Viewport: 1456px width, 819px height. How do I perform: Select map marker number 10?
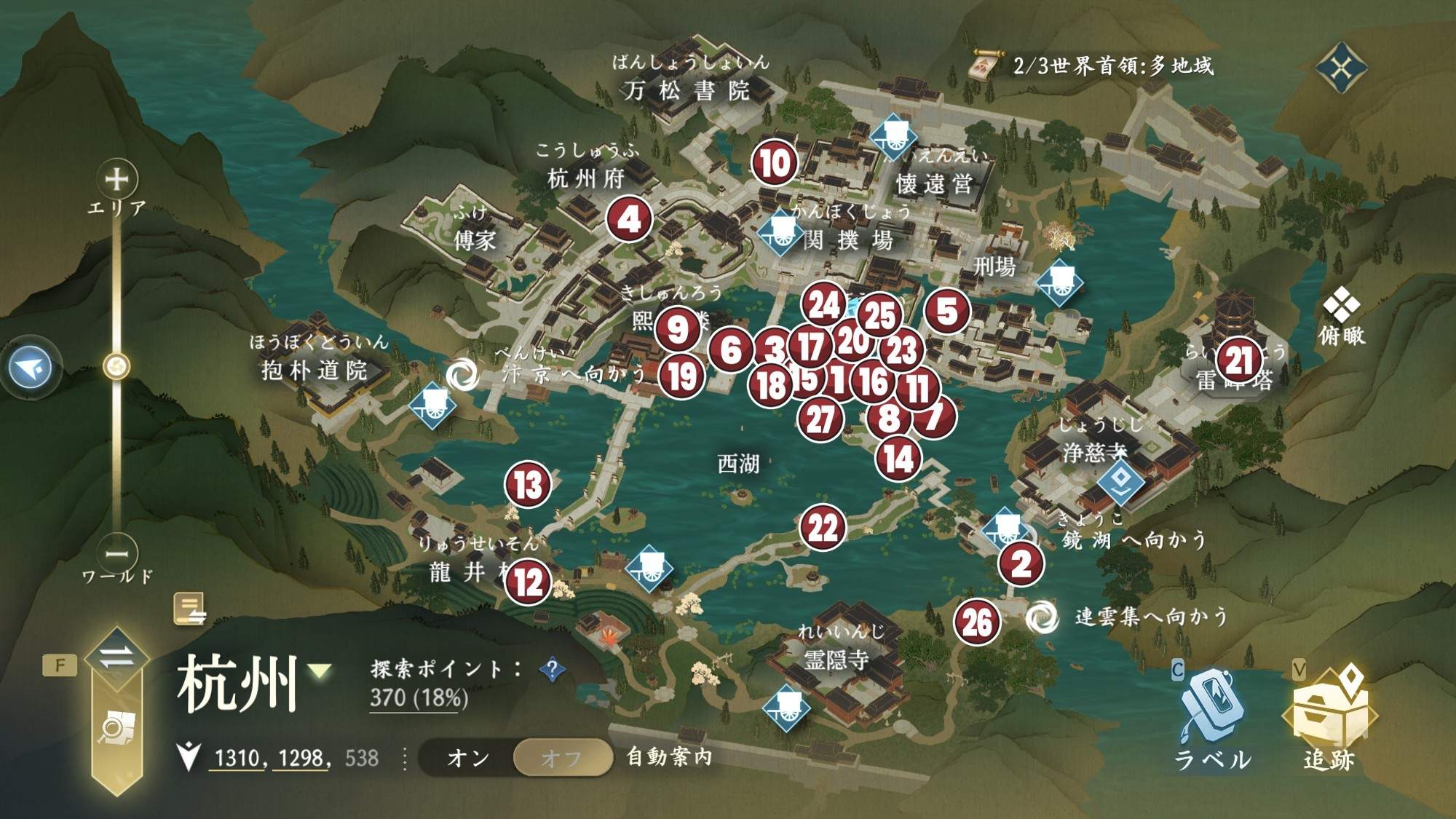(775, 163)
